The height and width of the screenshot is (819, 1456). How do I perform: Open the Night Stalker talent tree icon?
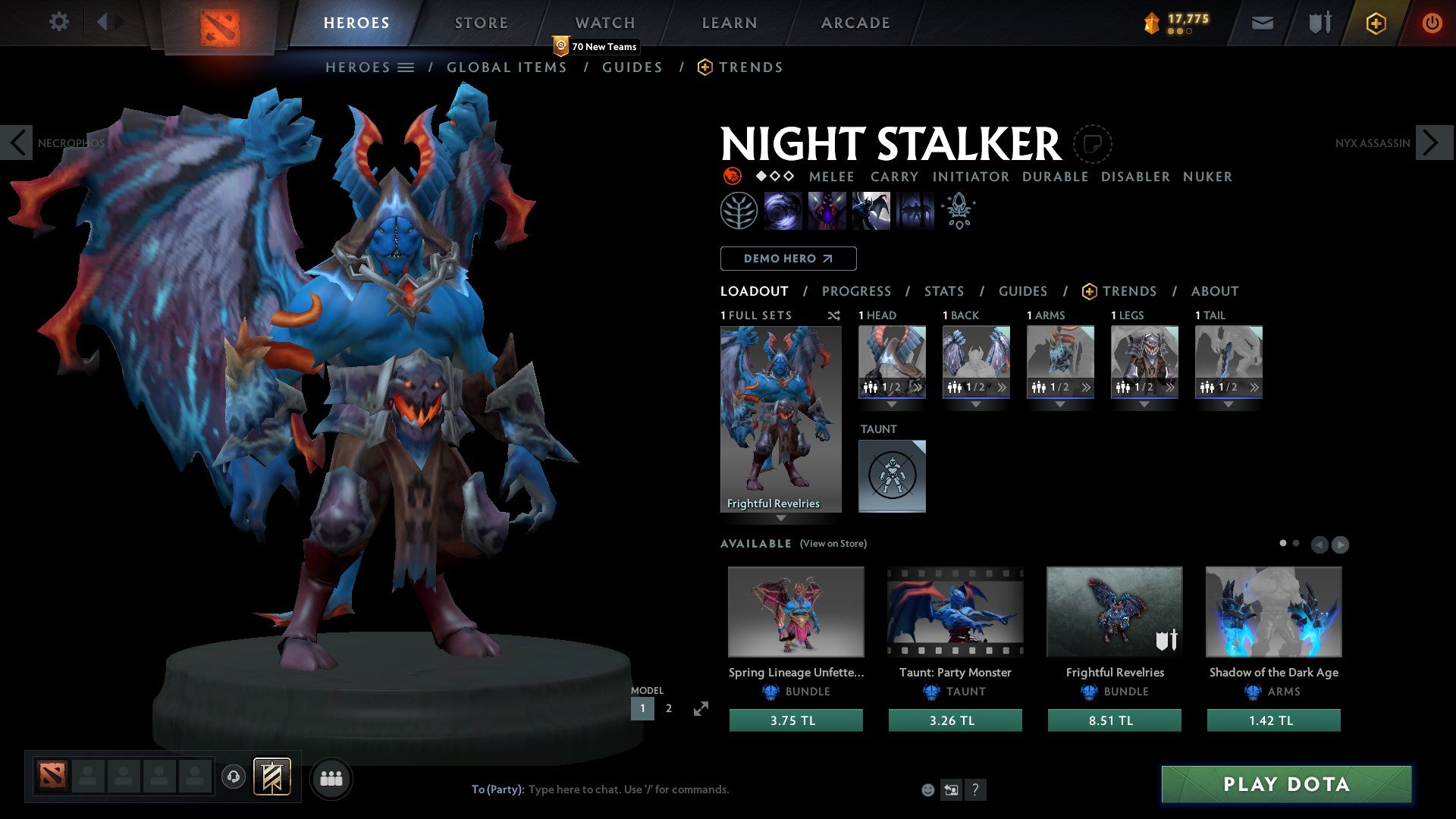pos(739,210)
